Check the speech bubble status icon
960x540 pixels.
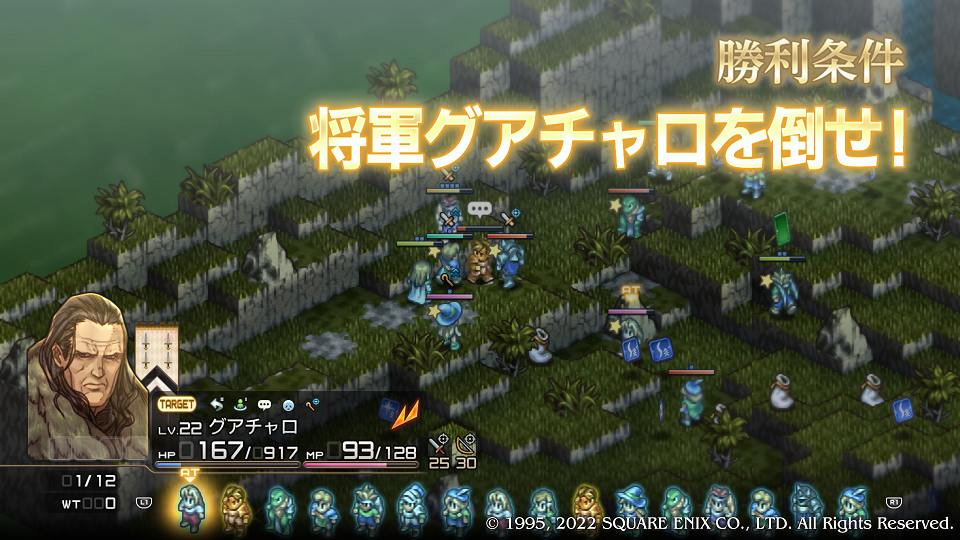tap(264, 404)
